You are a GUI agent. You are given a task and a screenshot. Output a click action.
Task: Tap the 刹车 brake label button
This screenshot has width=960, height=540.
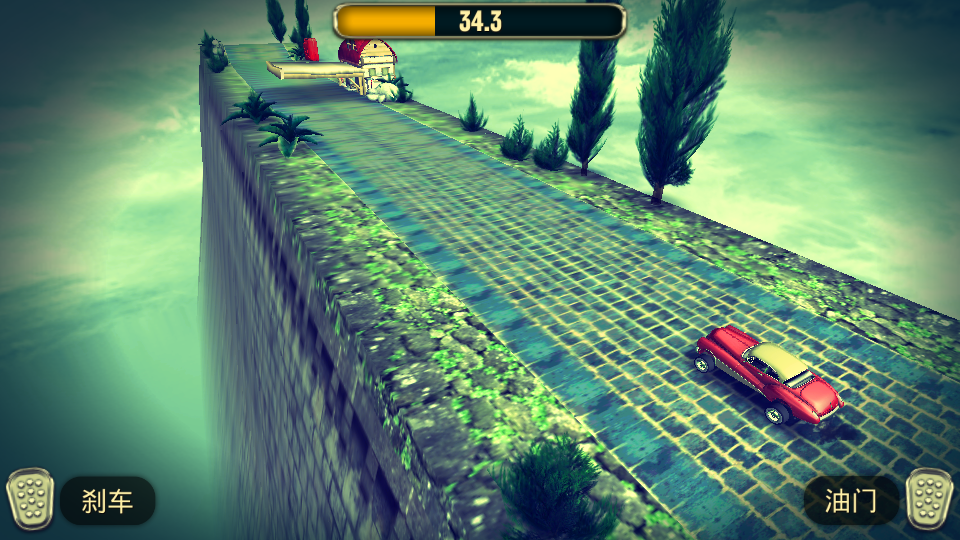[x=108, y=501]
